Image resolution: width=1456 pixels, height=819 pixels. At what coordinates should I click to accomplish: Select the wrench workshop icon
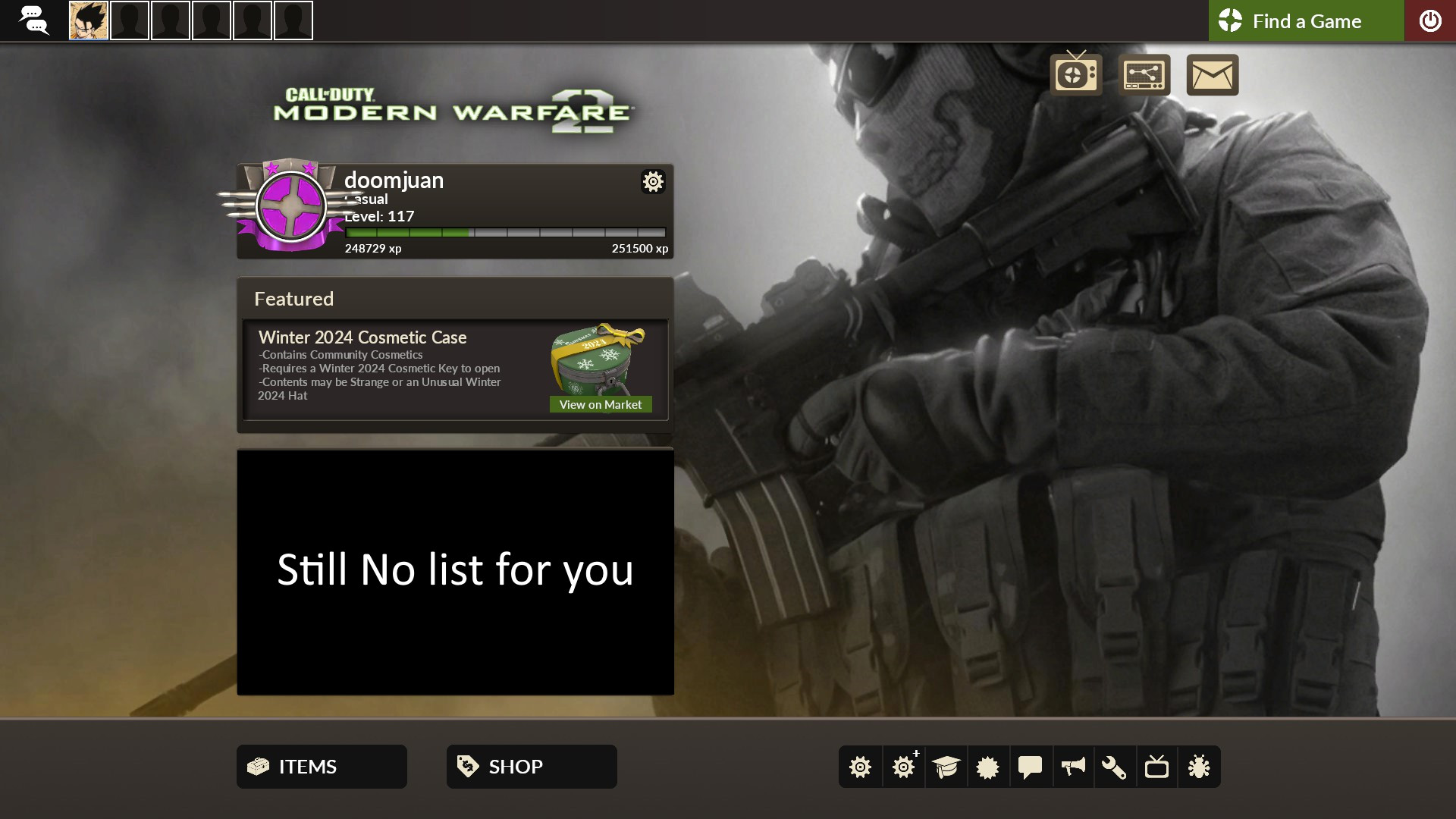pos(1116,767)
